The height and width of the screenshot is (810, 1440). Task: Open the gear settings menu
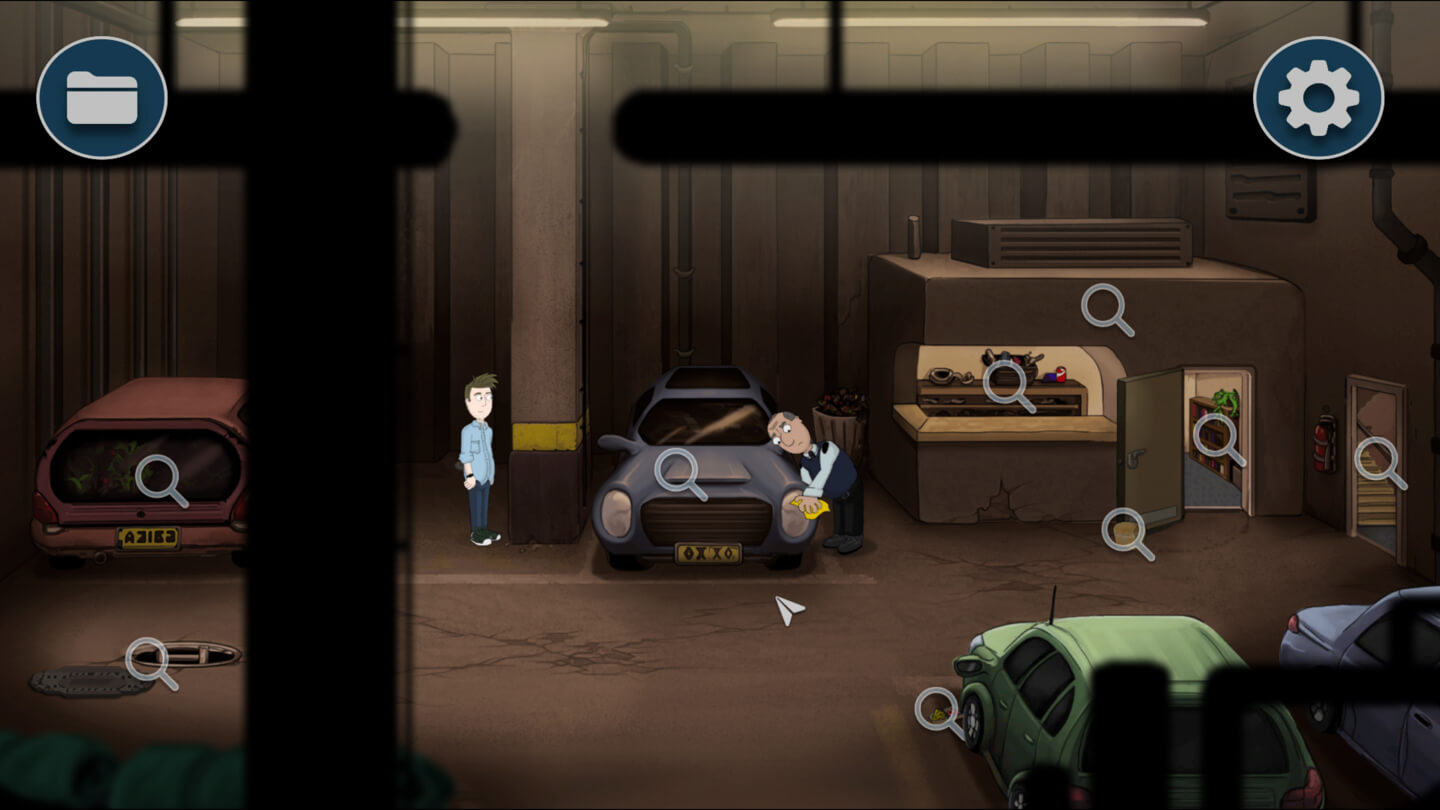click(x=1318, y=98)
